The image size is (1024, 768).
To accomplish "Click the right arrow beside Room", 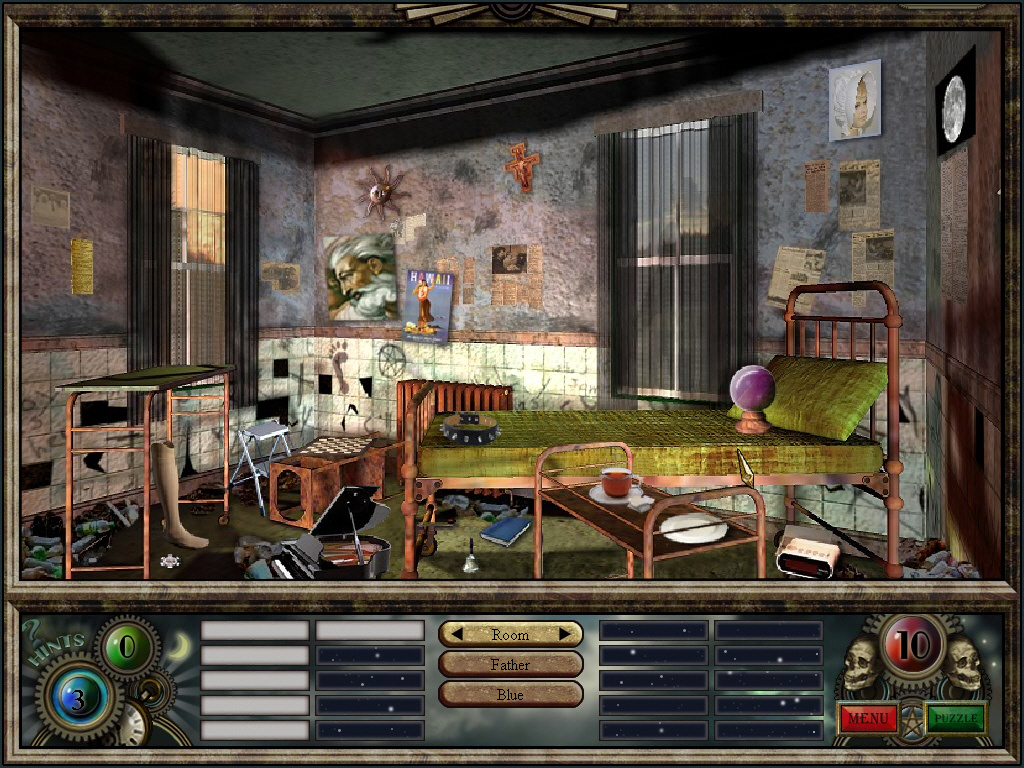I will pyautogui.click(x=565, y=634).
